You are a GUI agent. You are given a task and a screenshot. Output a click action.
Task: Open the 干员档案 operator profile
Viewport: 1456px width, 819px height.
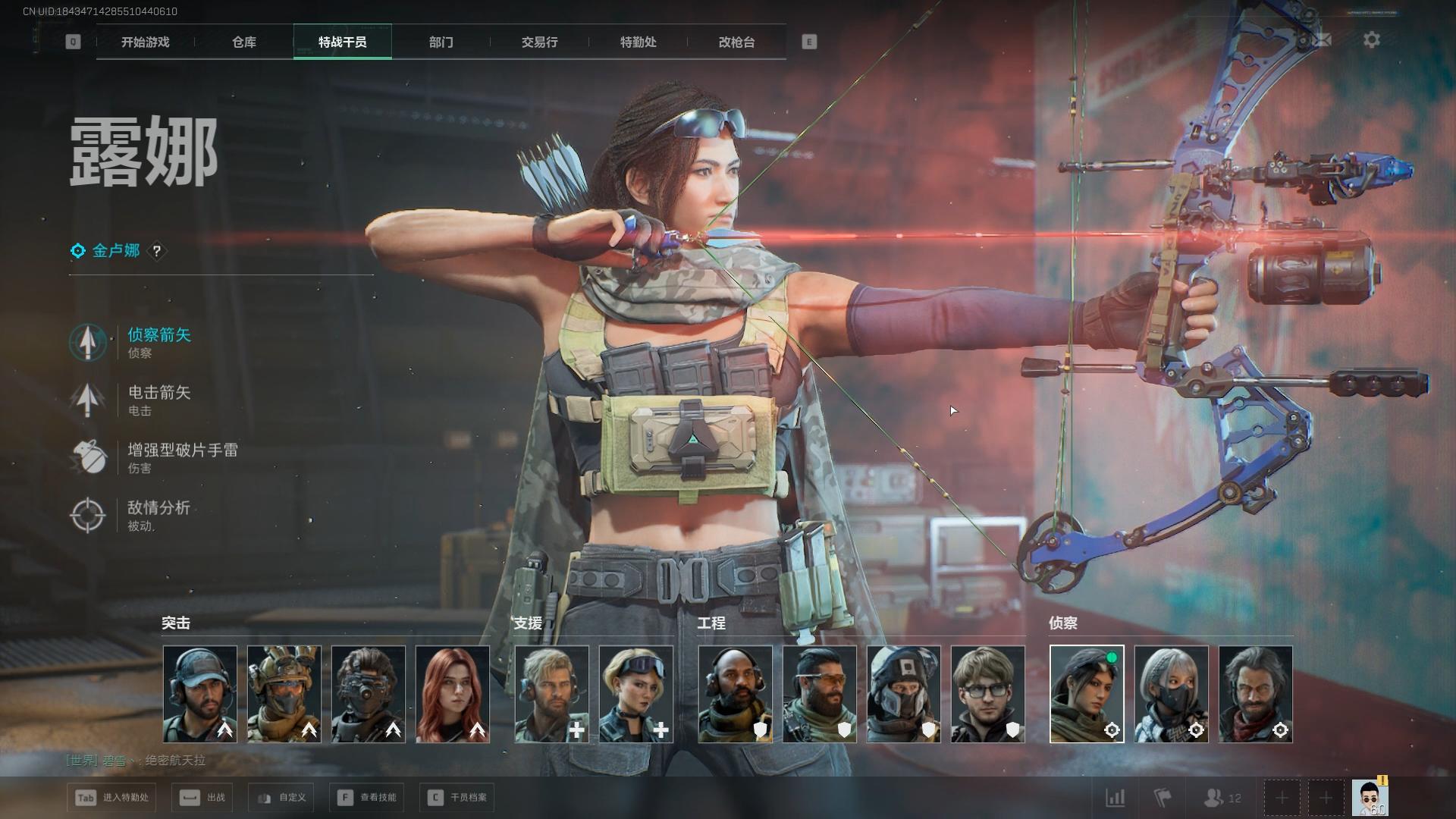coord(457,798)
